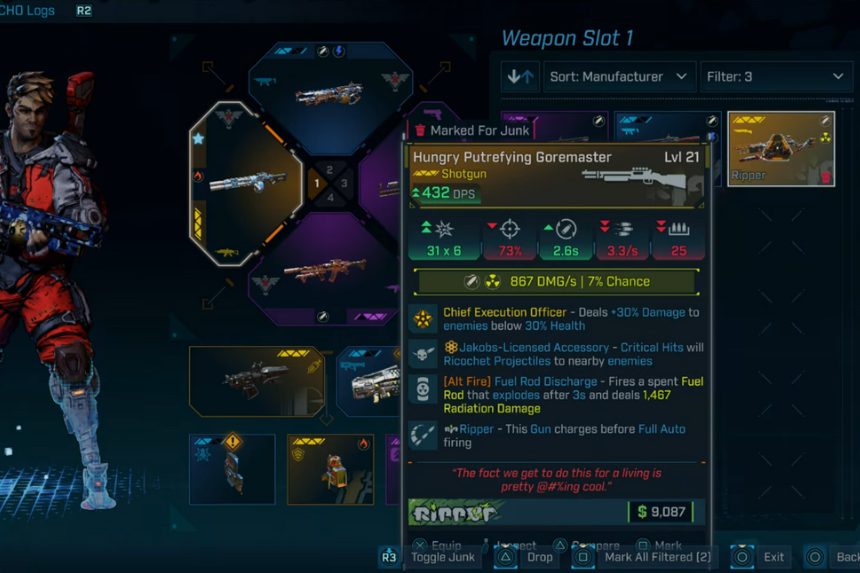Select the gold shield equipment slot
This screenshot has width=860, height=573.
point(330,468)
